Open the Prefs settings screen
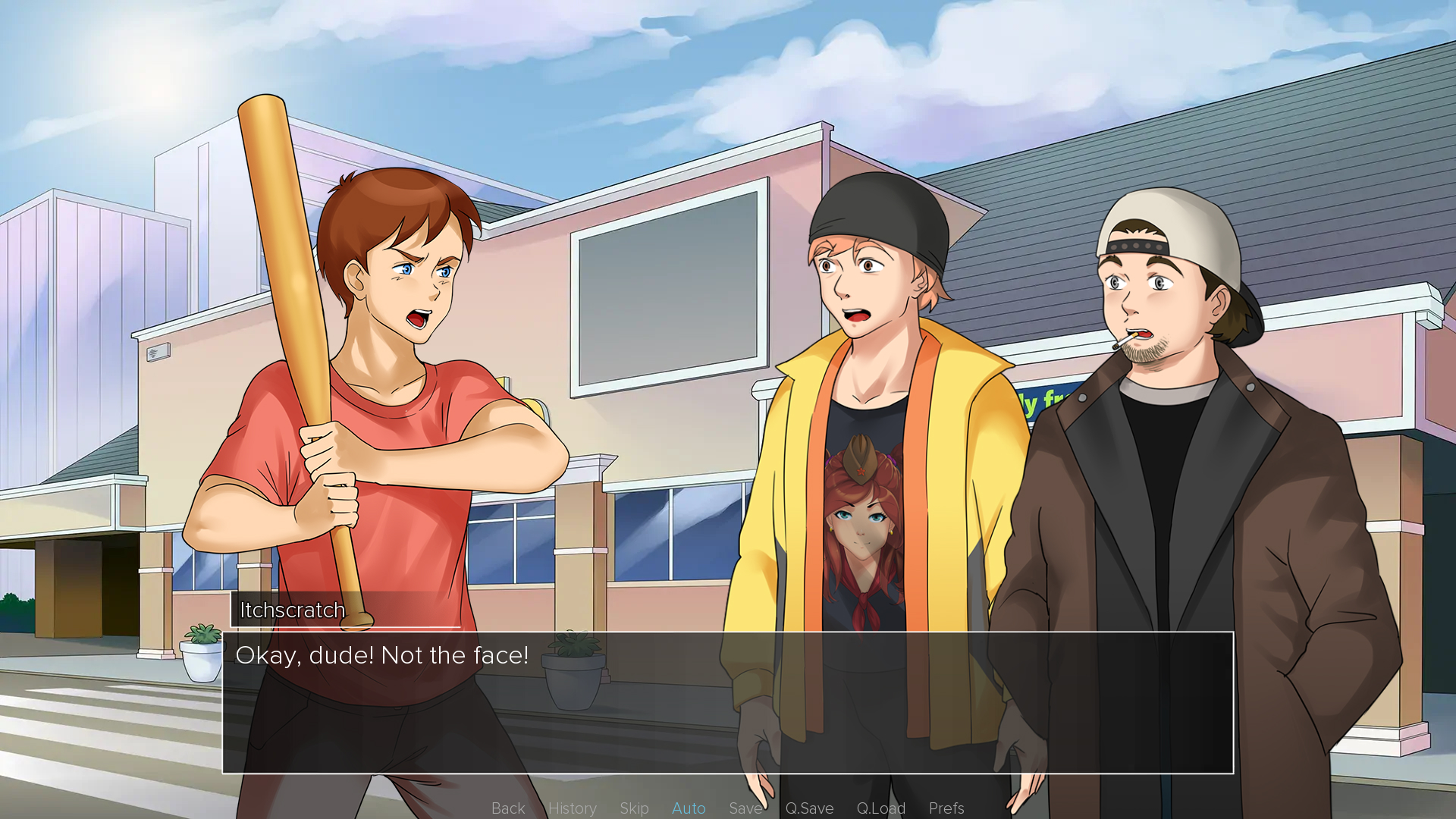The height and width of the screenshot is (819, 1456). pos(946,808)
